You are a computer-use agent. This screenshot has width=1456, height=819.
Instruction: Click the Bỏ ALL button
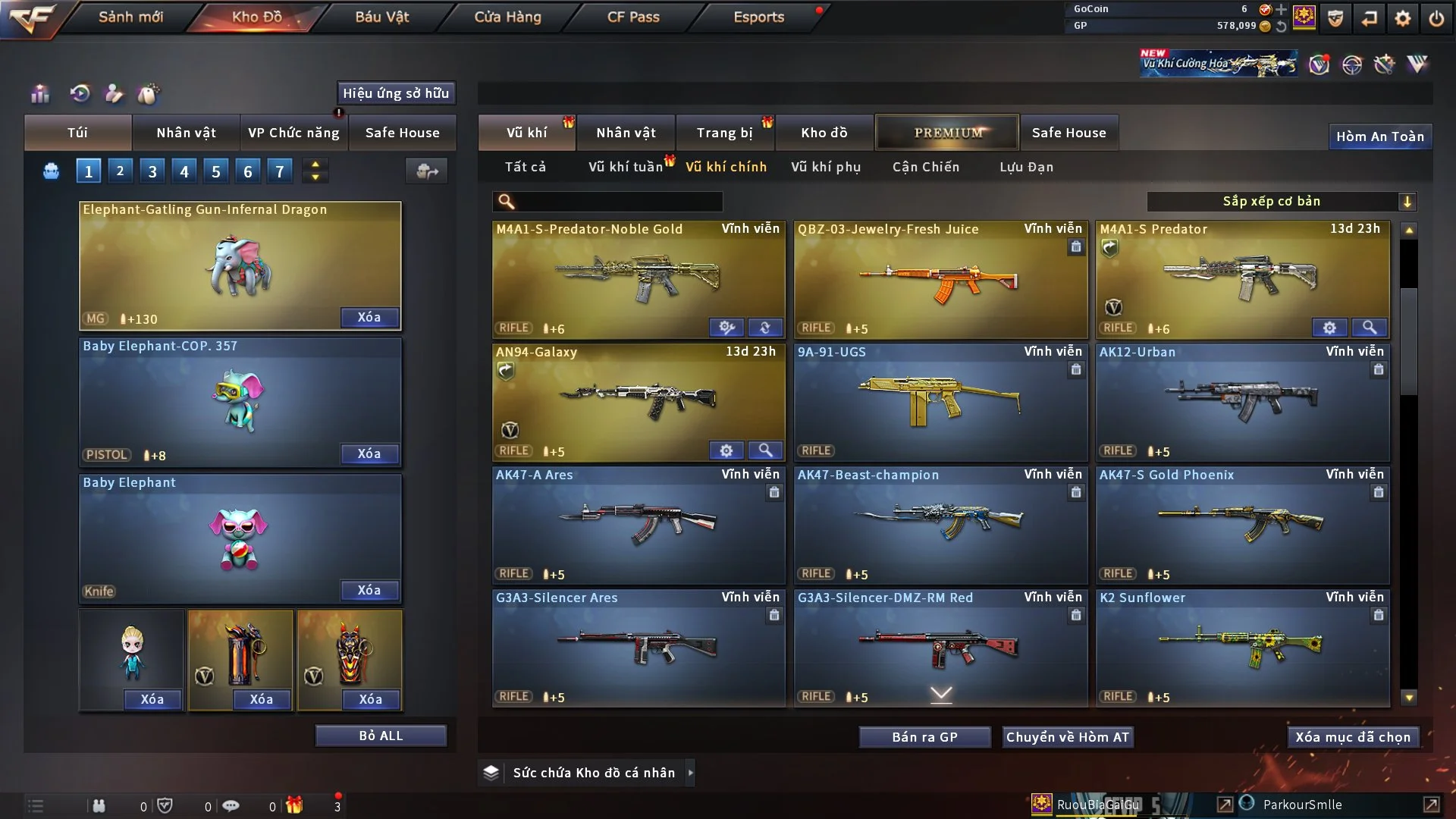click(x=381, y=736)
